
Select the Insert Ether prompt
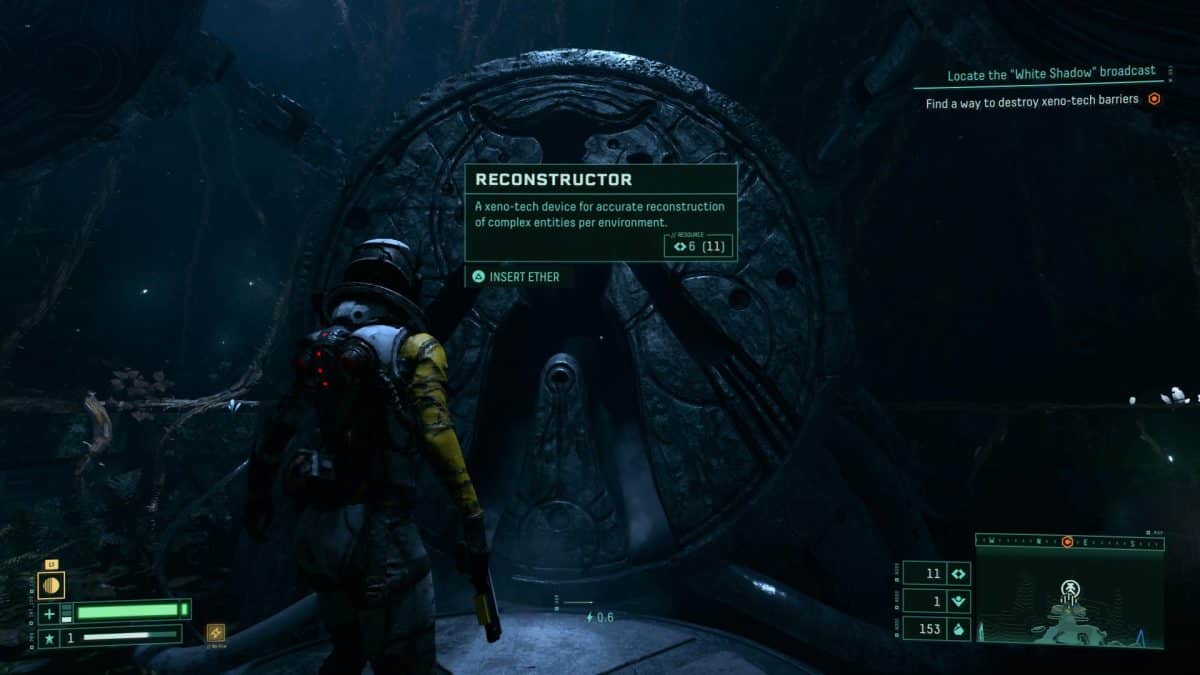point(517,276)
